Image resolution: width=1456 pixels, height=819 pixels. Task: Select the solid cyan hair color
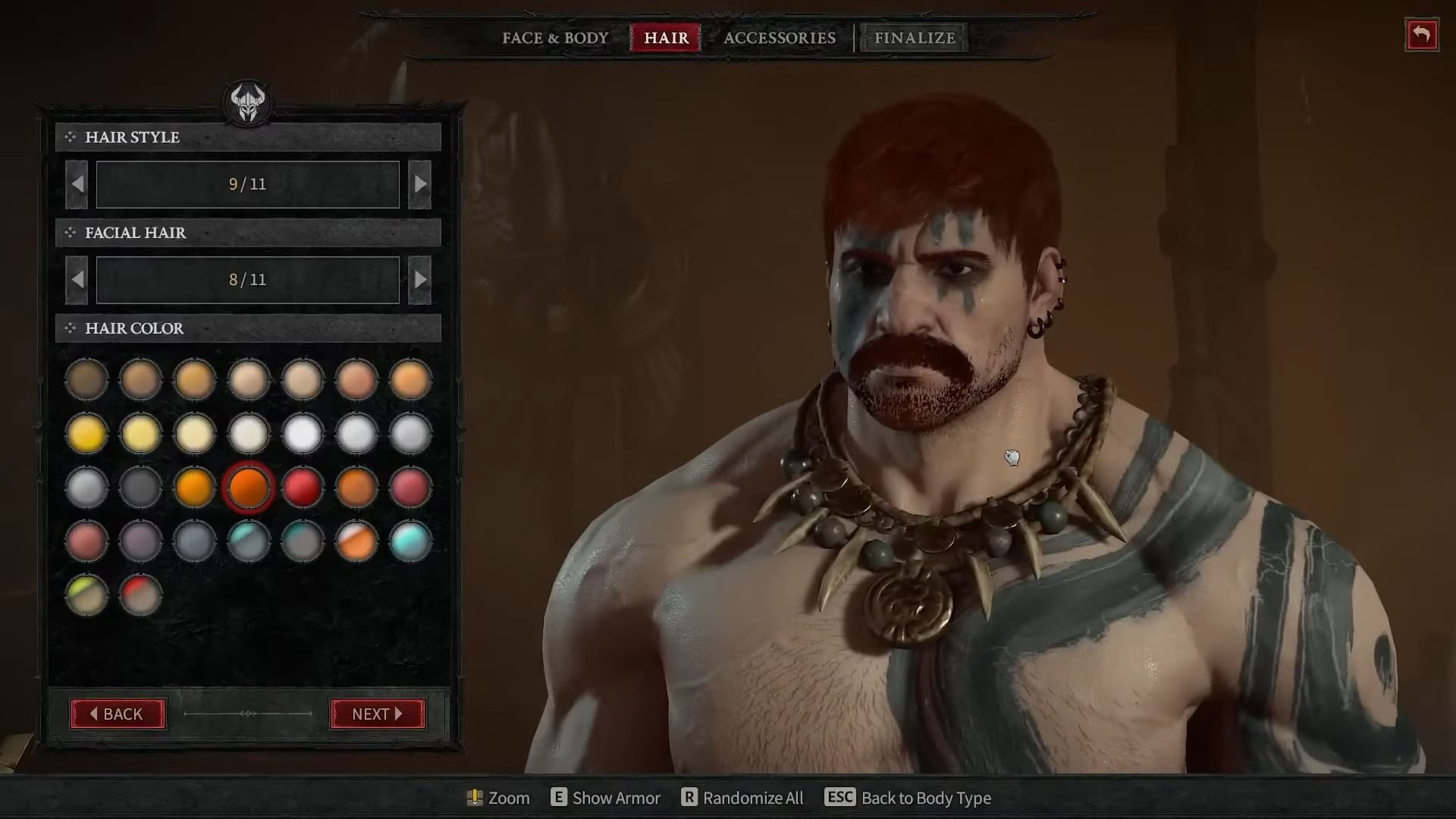coord(410,541)
